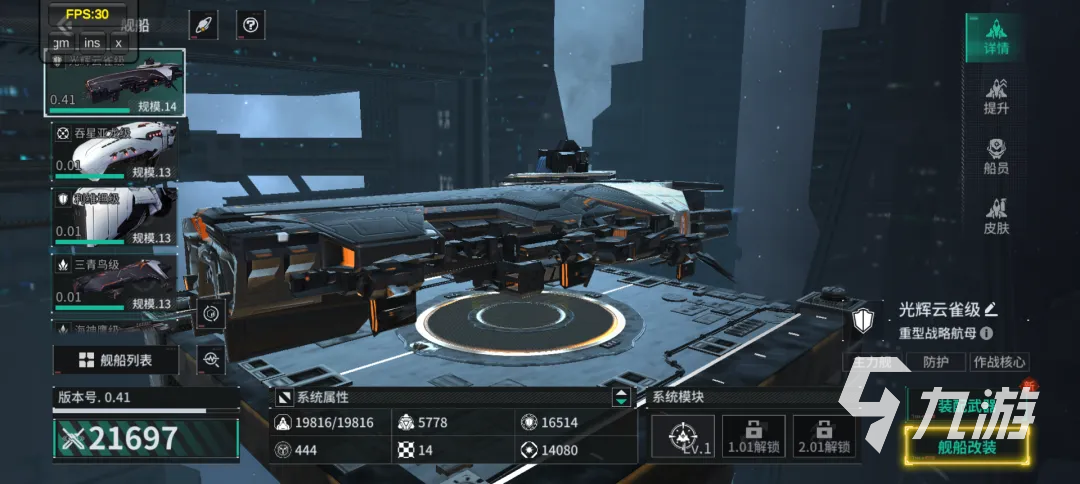1080x484 pixels.
Task: Open the question mark help button
Action: [x=251, y=25]
